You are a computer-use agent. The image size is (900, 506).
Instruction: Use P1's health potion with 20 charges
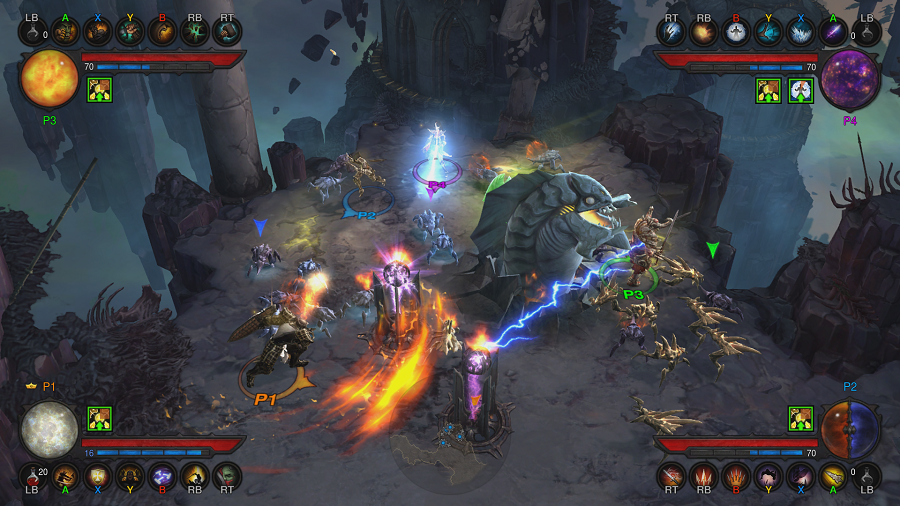(x=32, y=475)
